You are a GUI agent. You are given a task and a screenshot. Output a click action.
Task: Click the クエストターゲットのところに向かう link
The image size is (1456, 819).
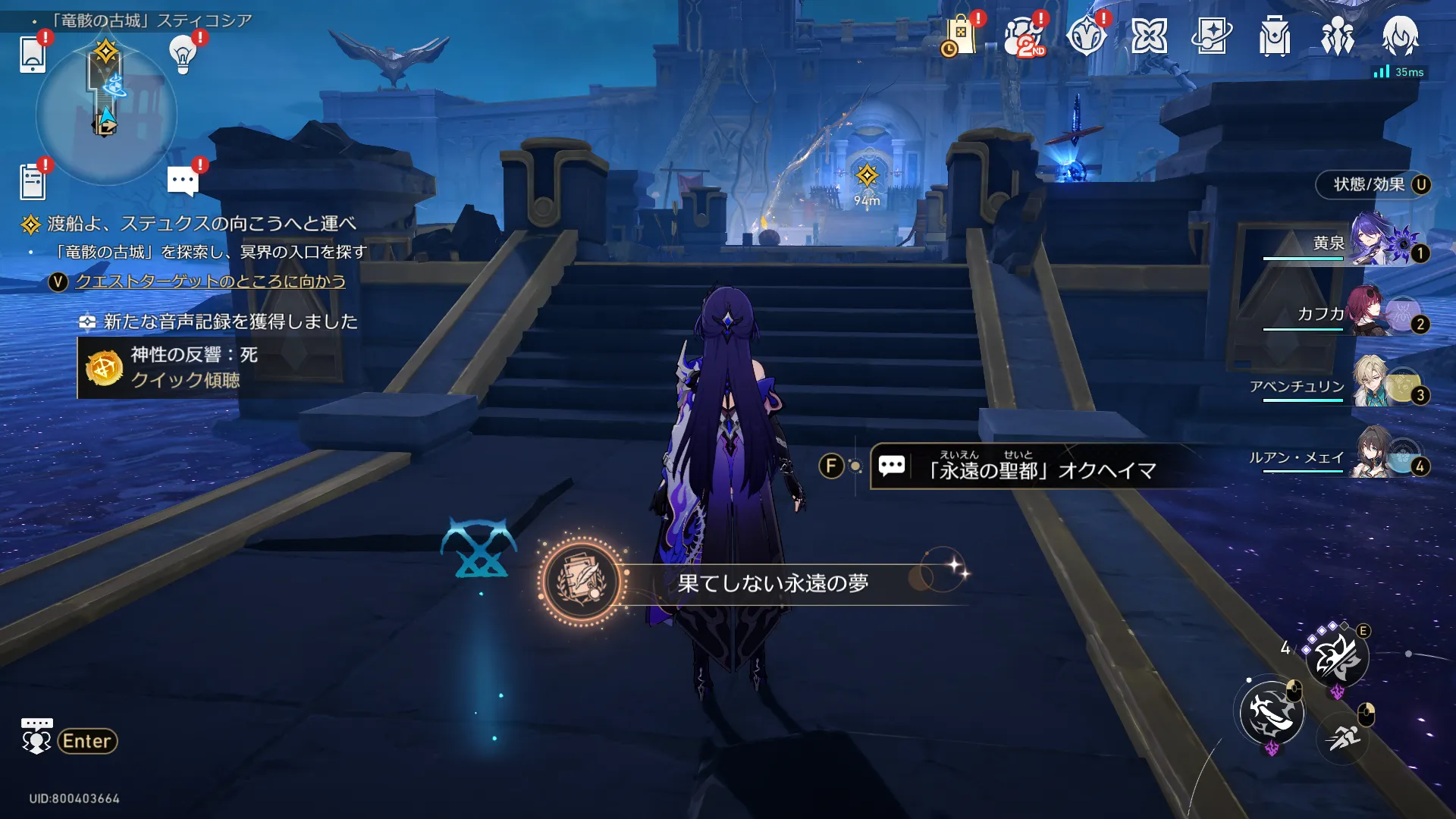point(210,281)
